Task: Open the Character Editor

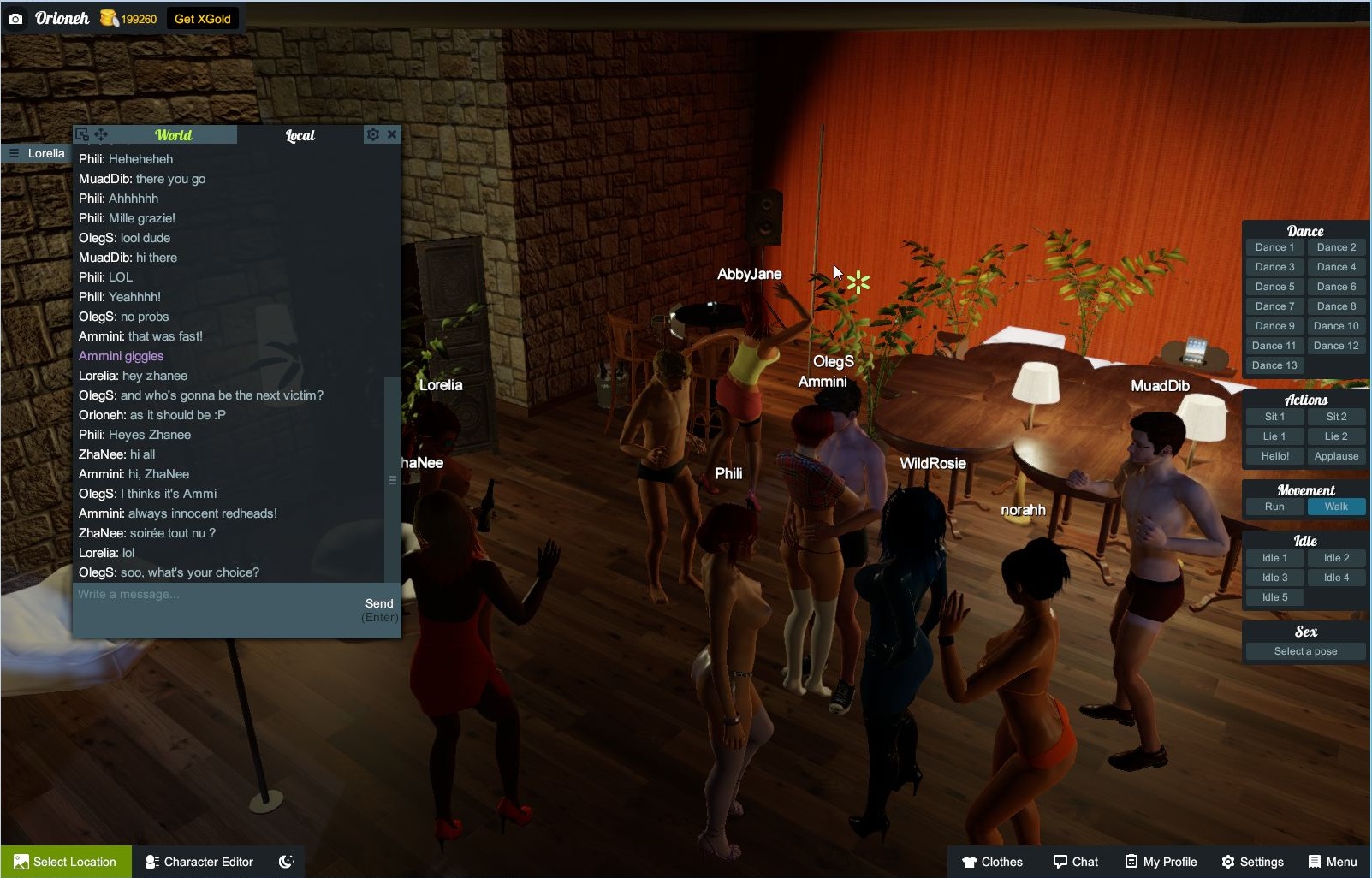Action: 199,862
